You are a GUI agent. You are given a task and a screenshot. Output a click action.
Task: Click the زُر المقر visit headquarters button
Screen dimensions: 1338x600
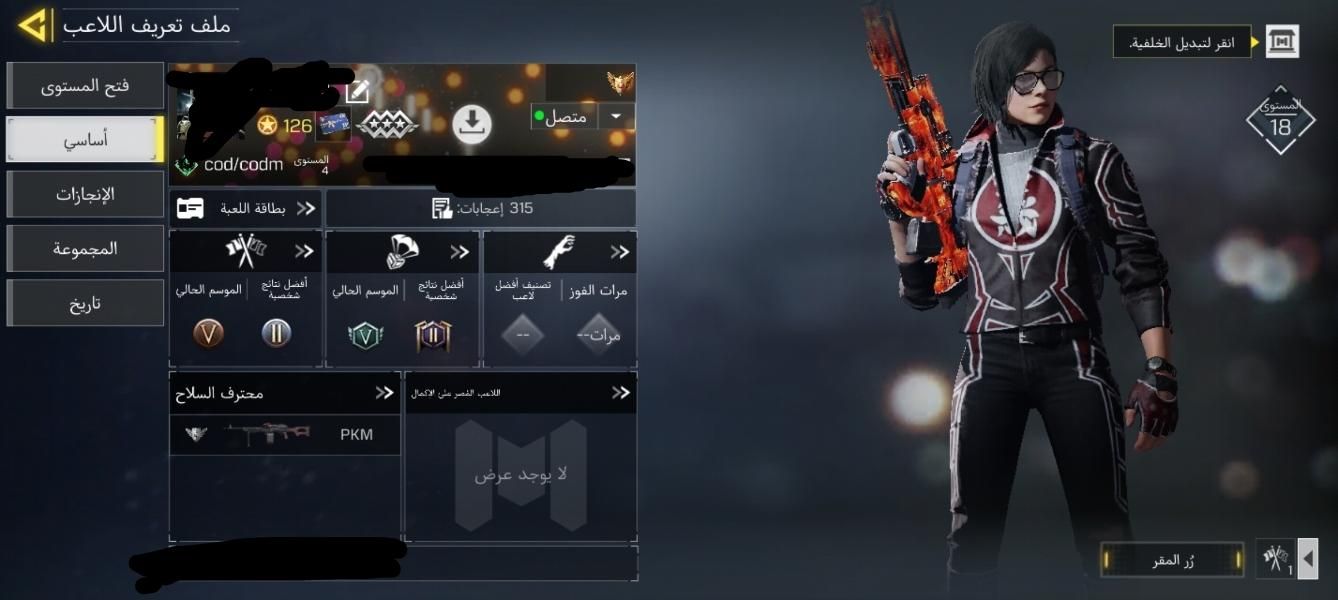[x=1172, y=560]
